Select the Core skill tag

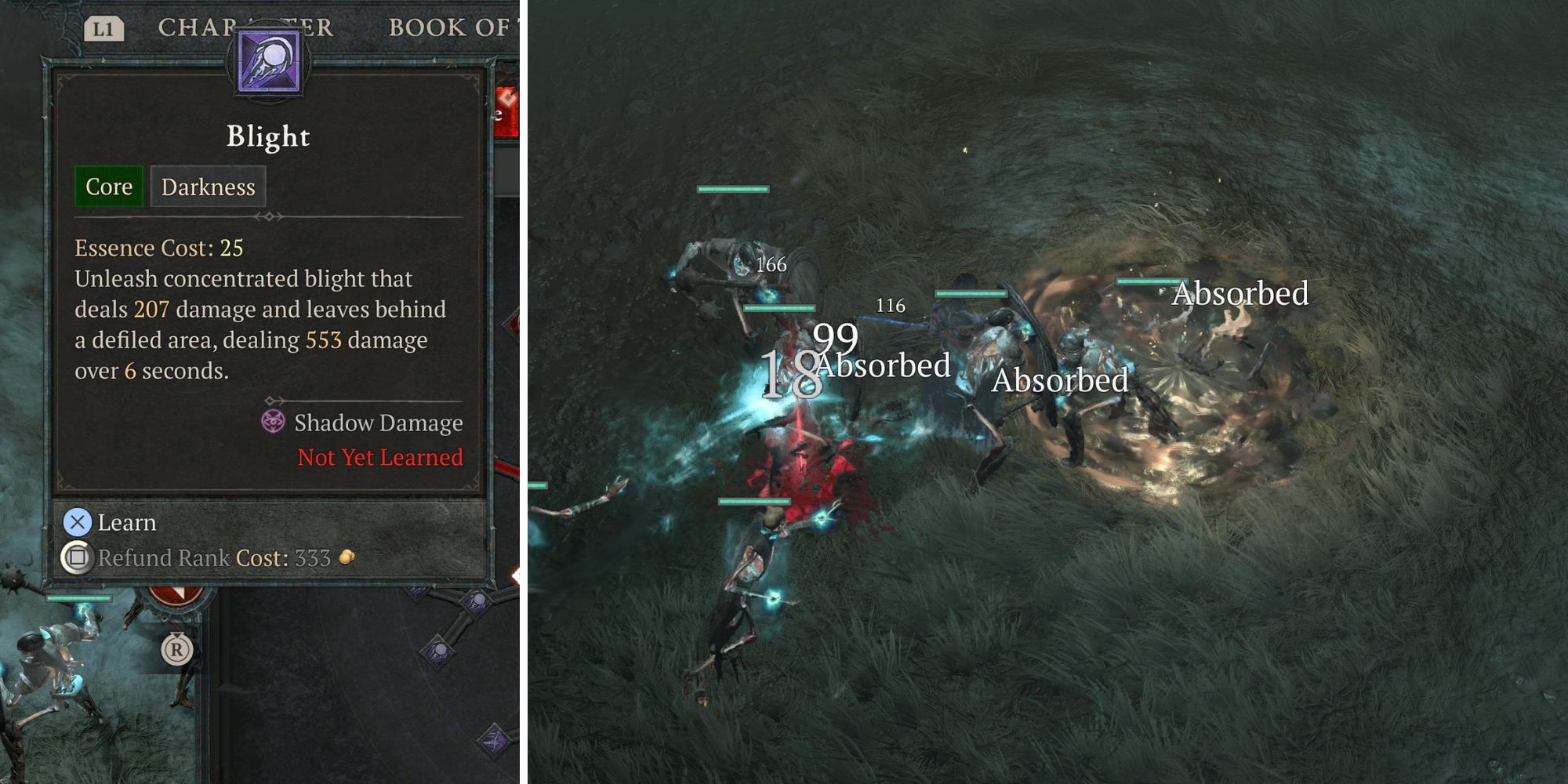click(107, 187)
